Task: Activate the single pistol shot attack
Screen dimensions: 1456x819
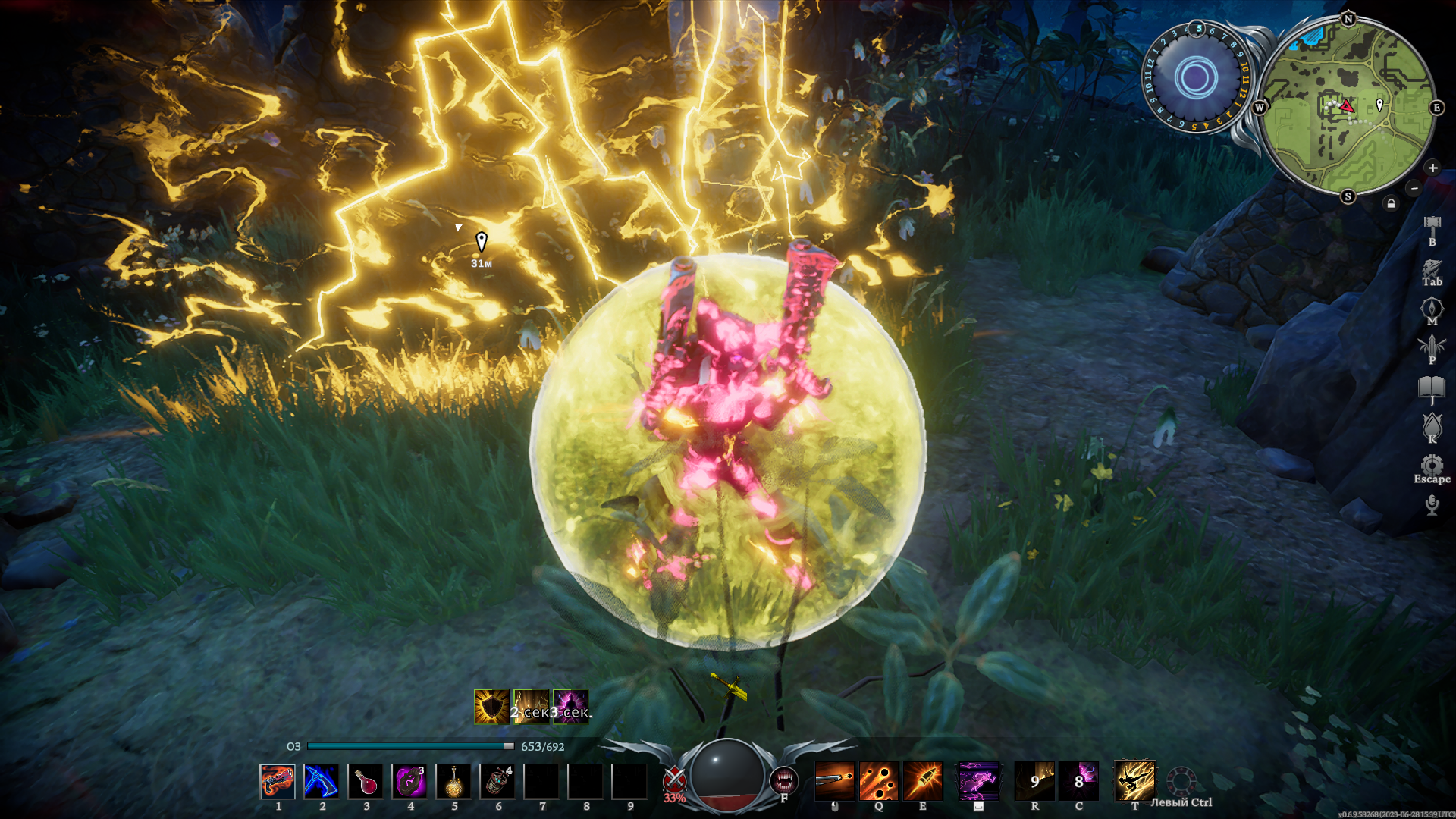Action: (x=834, y=781)
